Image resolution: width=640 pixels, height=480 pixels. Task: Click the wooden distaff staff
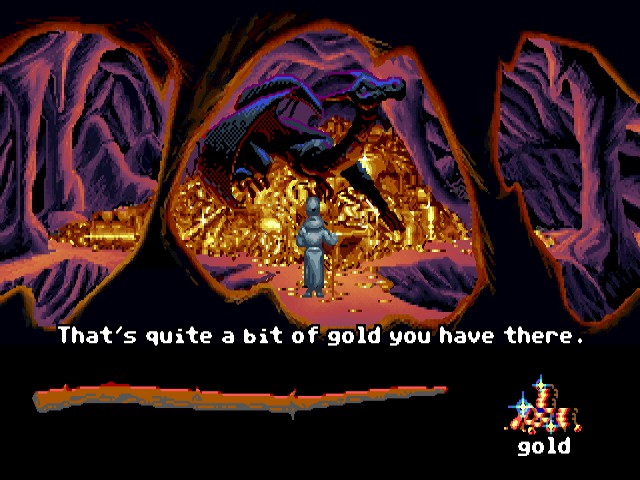click(x=240, y=398)
